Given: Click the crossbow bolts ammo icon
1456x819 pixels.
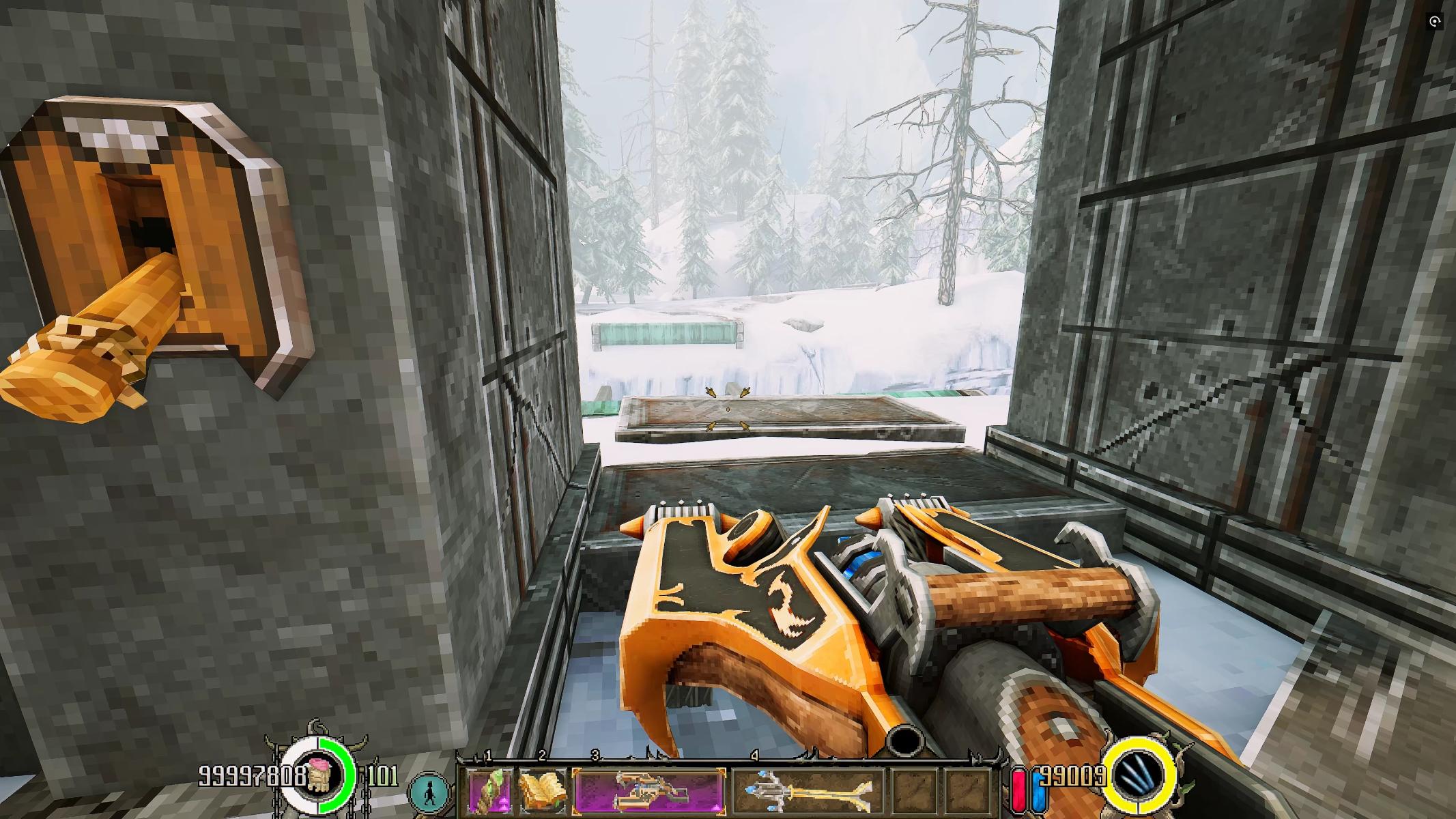Looking at the screenshot, I should click(1141, 776).
